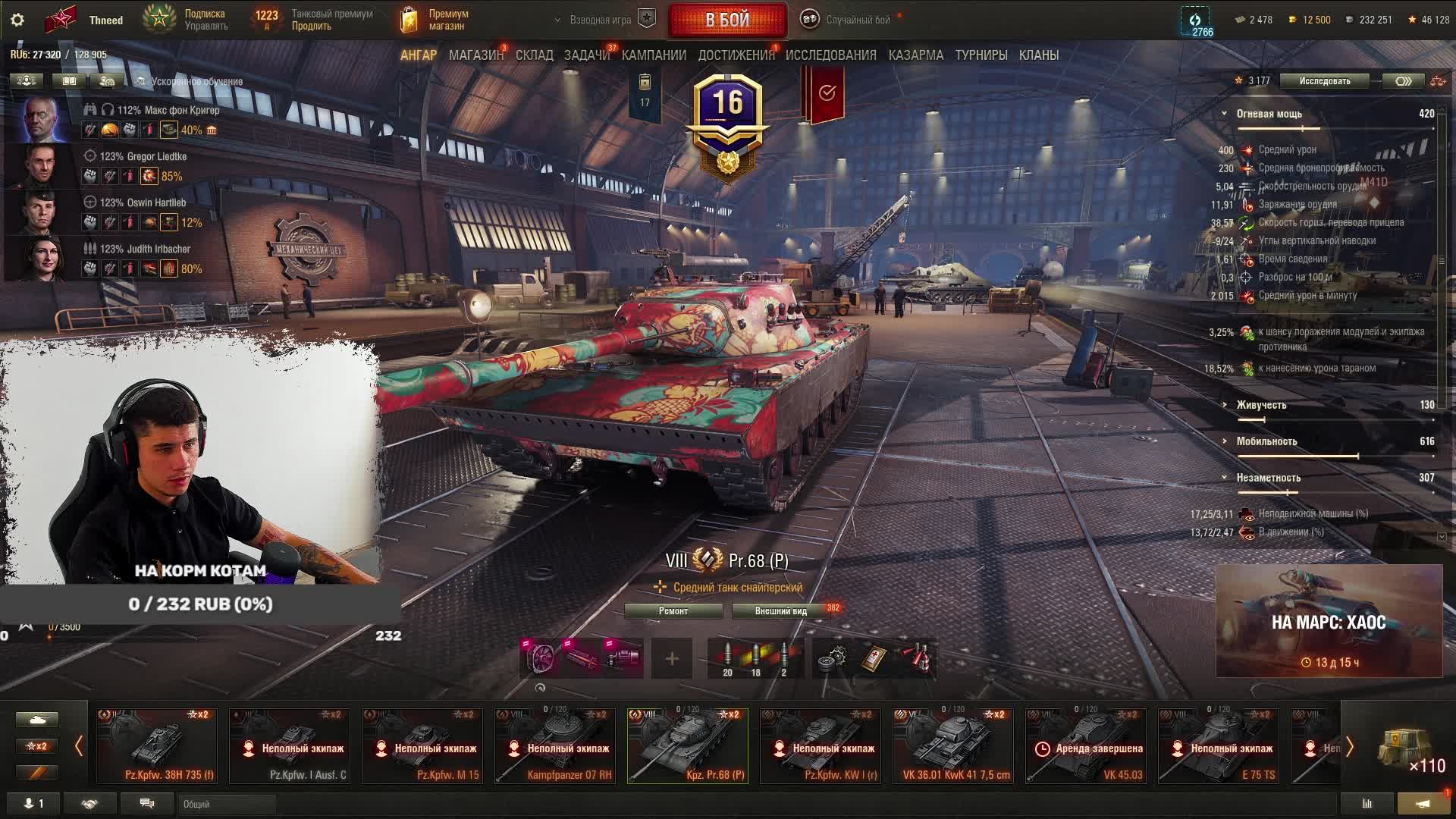Select the E 75 TS tank tile
The height and width of the screenshot is (819, 1456).
(x=1218, y=746)
